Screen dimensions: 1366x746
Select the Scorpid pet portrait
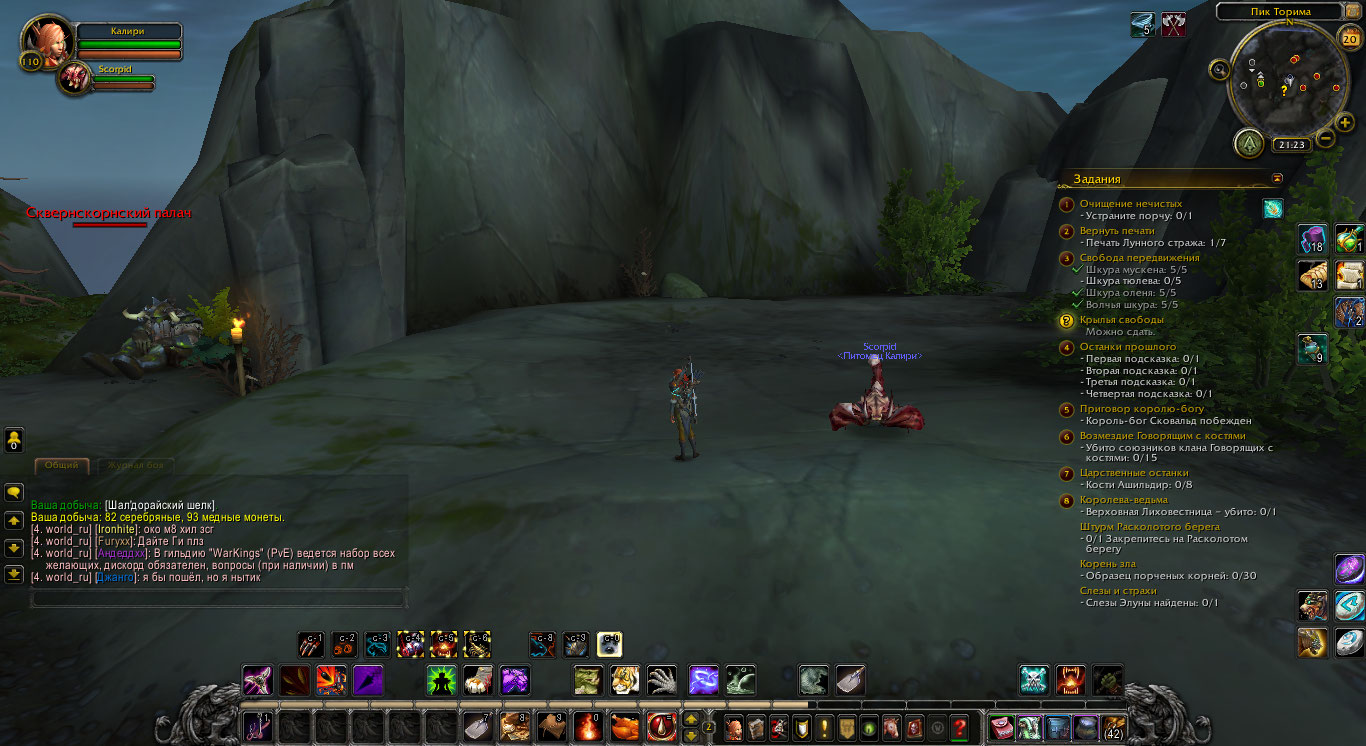[73, 79]
